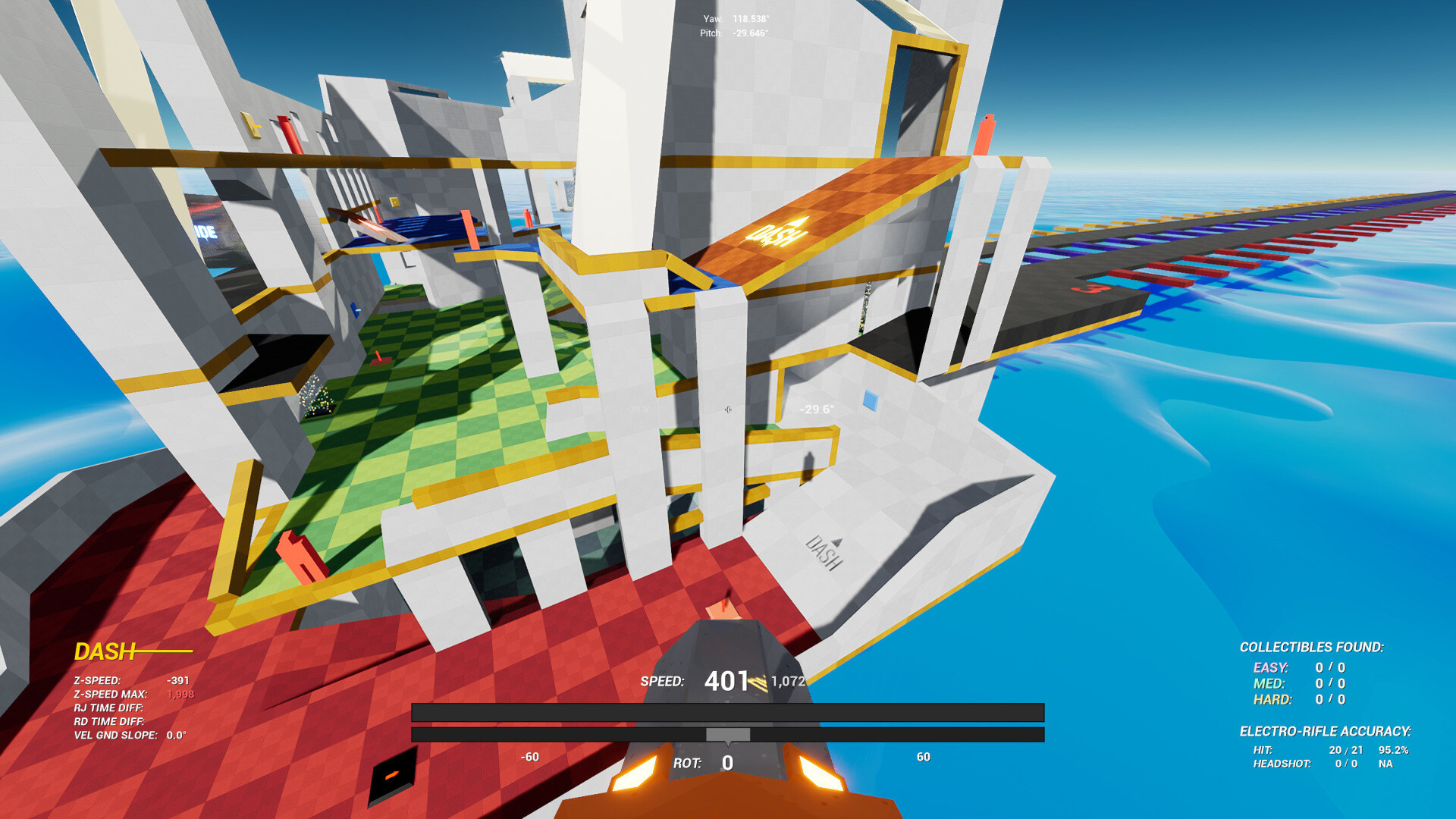
Task: Select the COLLECTIBLES FOUND header
Action: pos(1313,648)
